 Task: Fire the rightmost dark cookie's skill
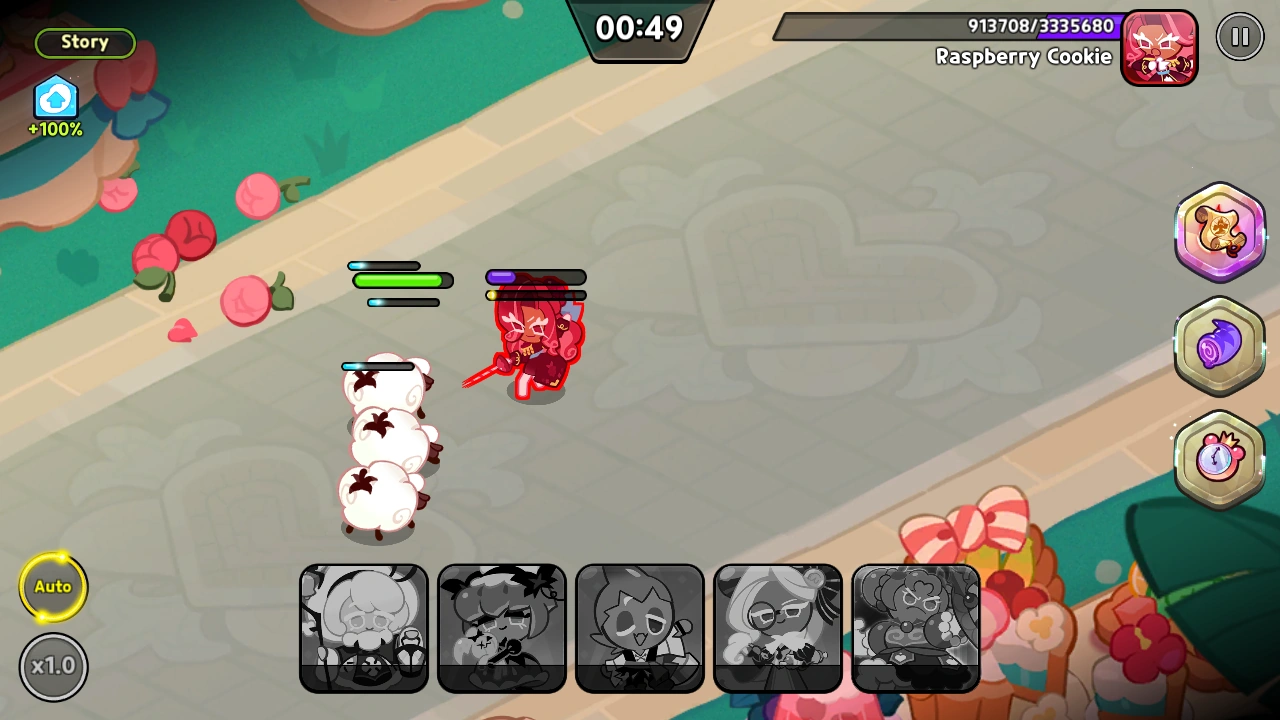tap(915, 628)
